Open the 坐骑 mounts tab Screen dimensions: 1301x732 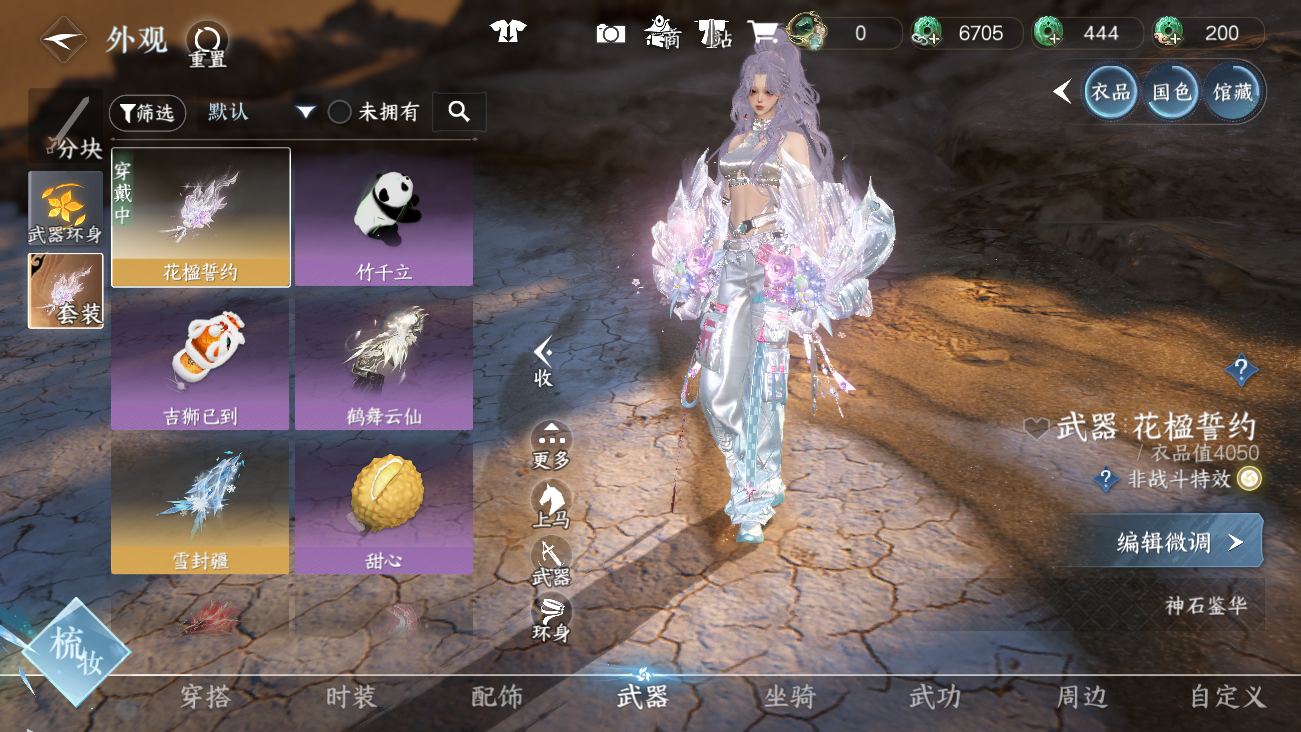(x=789, y=697)
